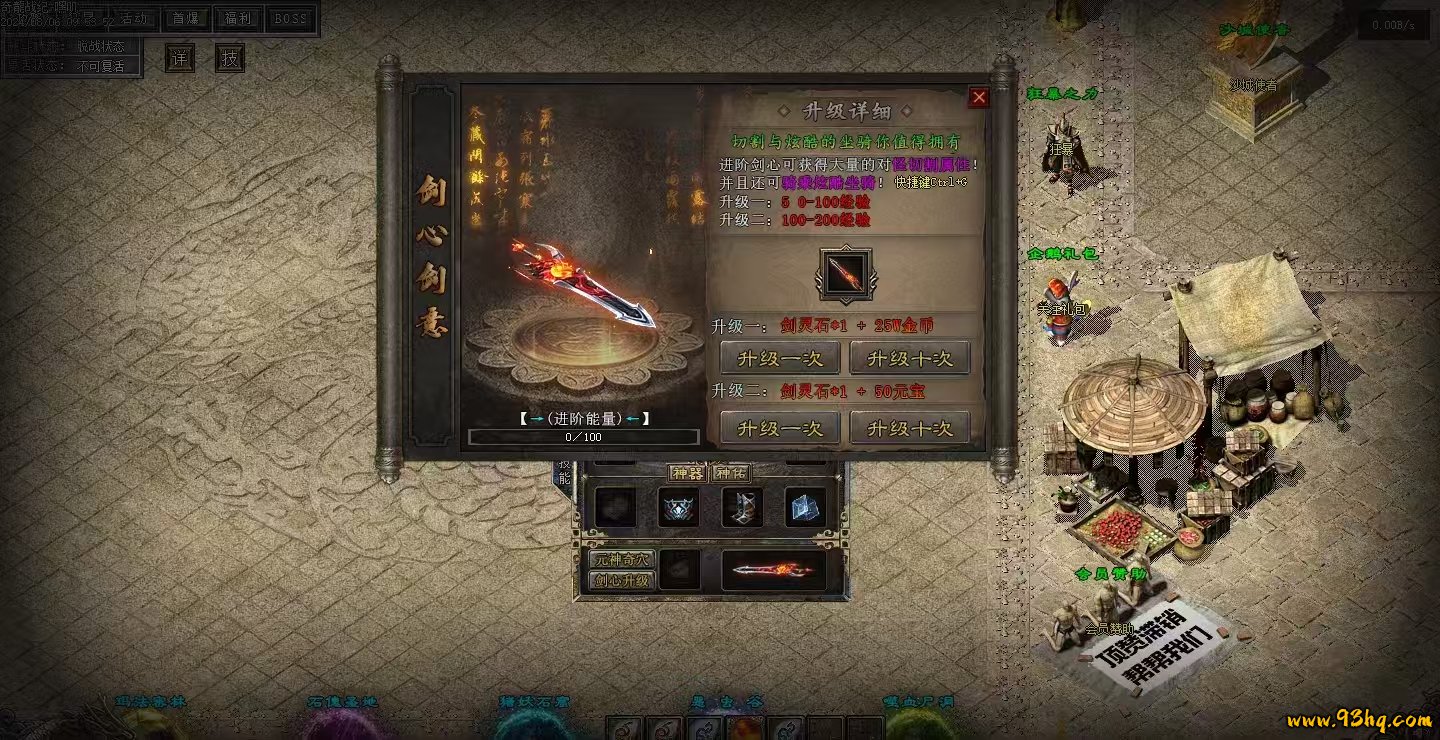The height and width of the screenshot is (740, 1440).
Task: Switch to the 神器 tab
Action: pos(688,473)
